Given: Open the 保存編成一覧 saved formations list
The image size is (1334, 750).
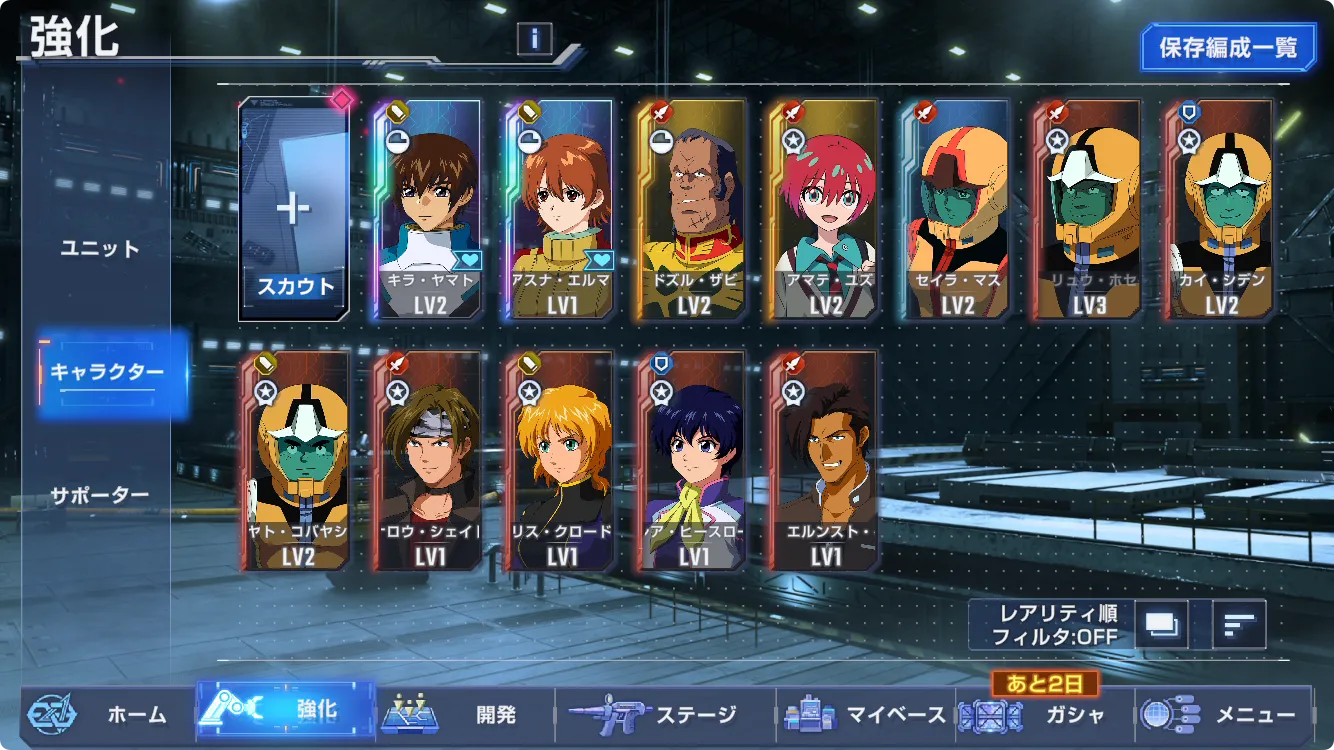Looking at the screenshot, I should 1228,47.
